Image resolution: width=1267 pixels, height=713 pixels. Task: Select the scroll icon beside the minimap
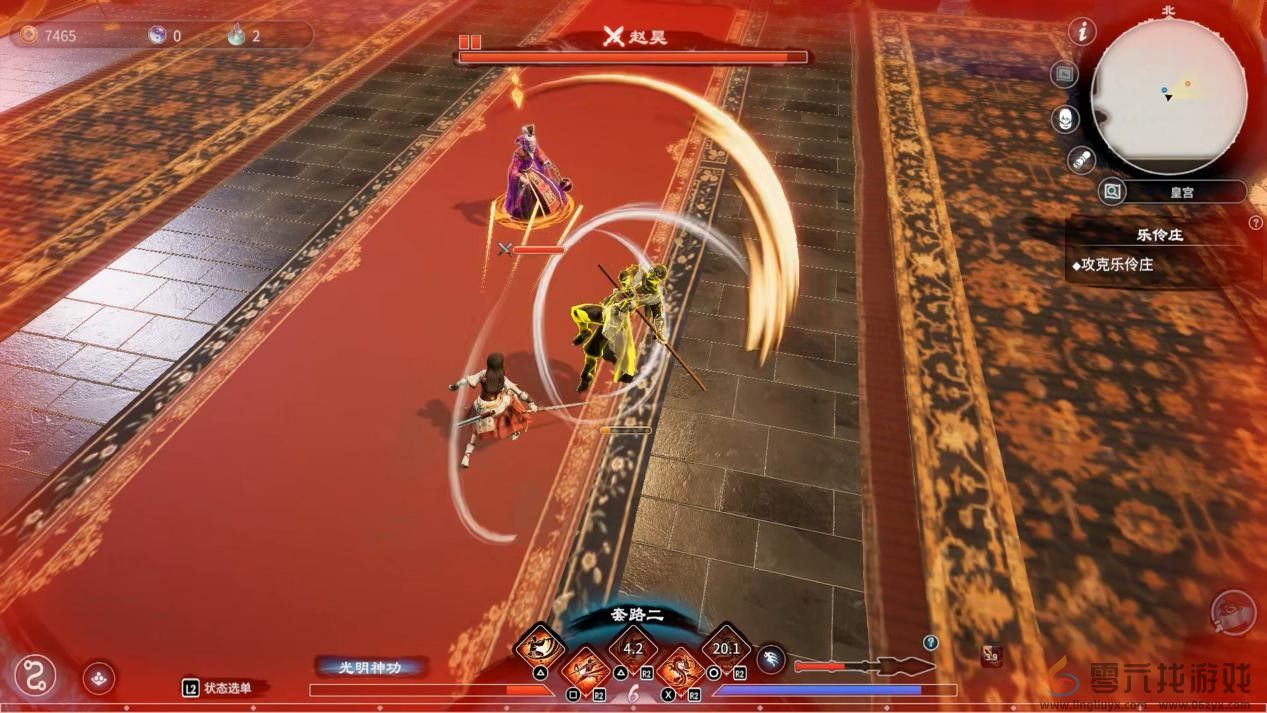tap(1082, 159)
